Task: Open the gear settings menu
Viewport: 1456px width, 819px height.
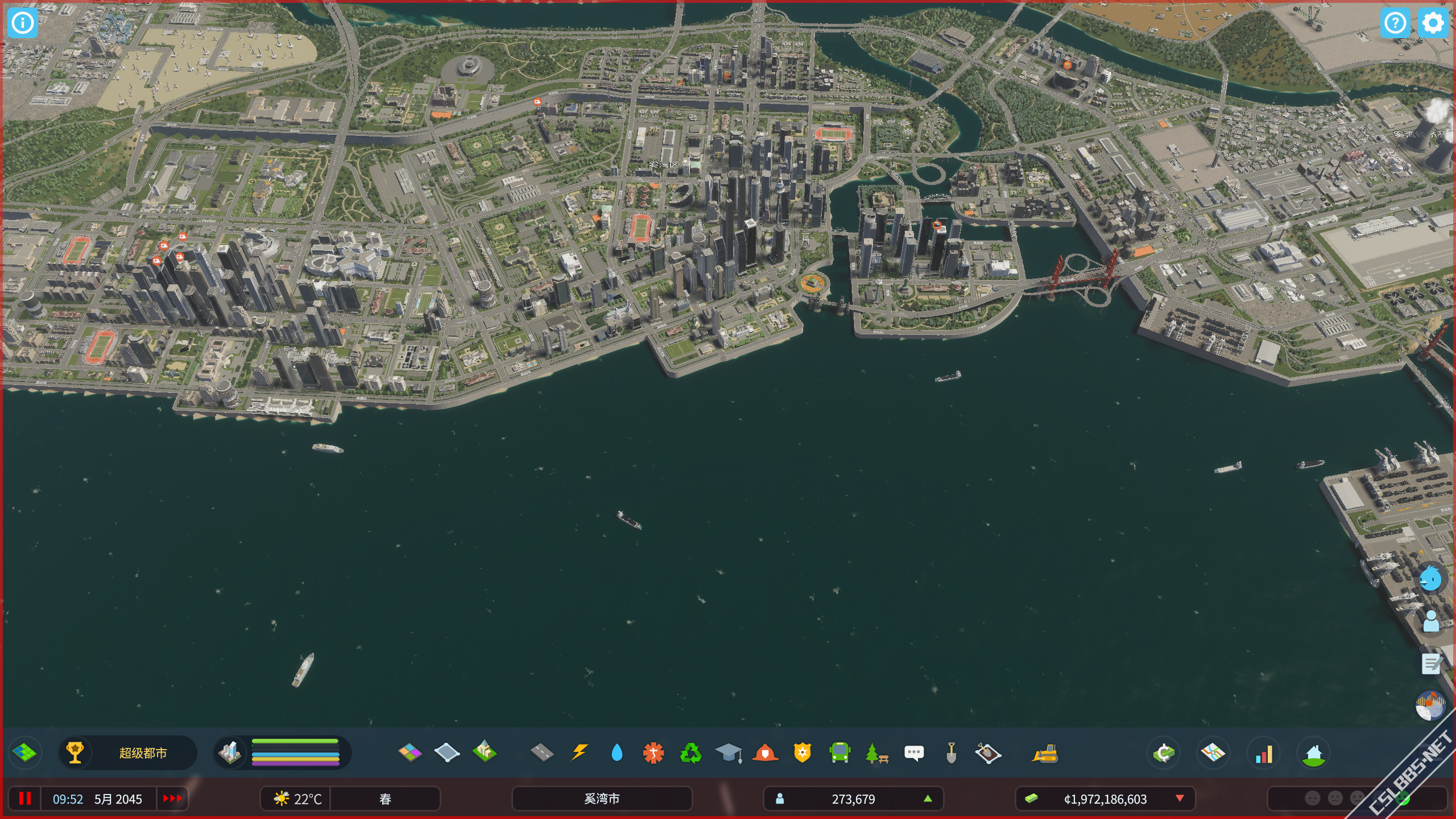Action: [1432, 23]
